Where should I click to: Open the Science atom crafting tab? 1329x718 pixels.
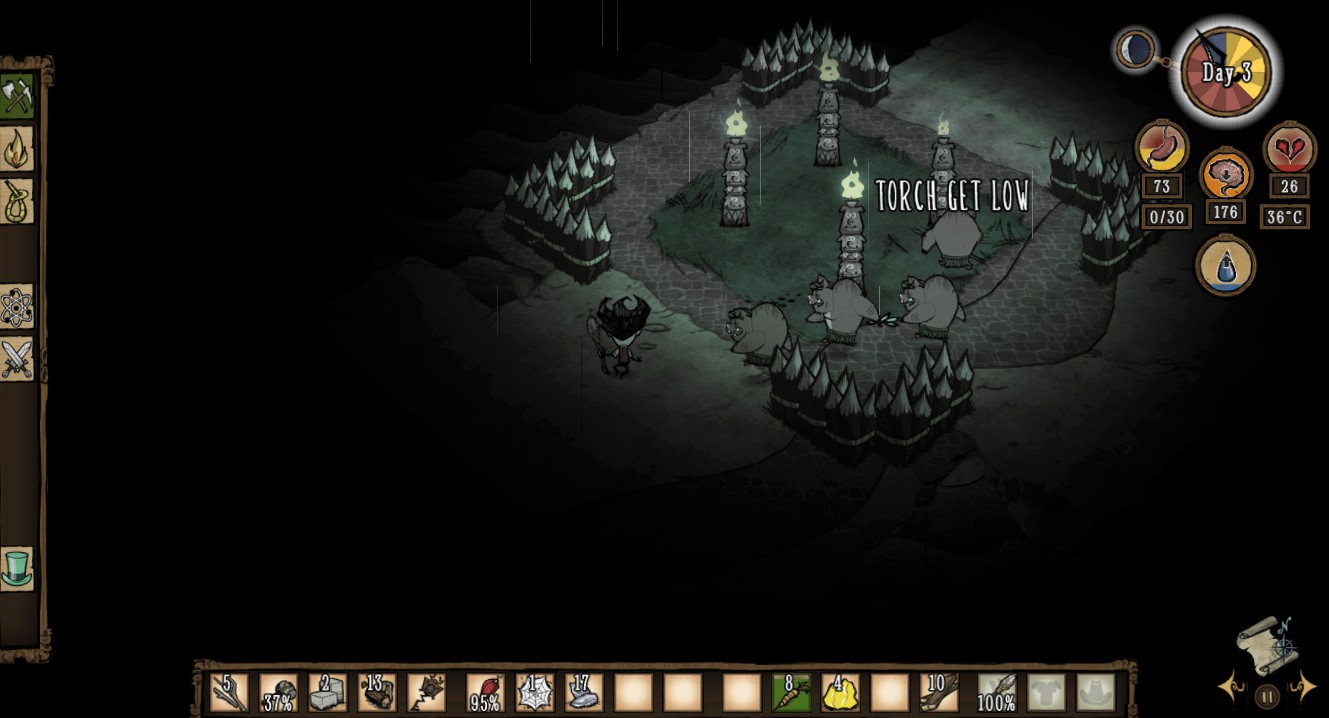tap(17, 307)
